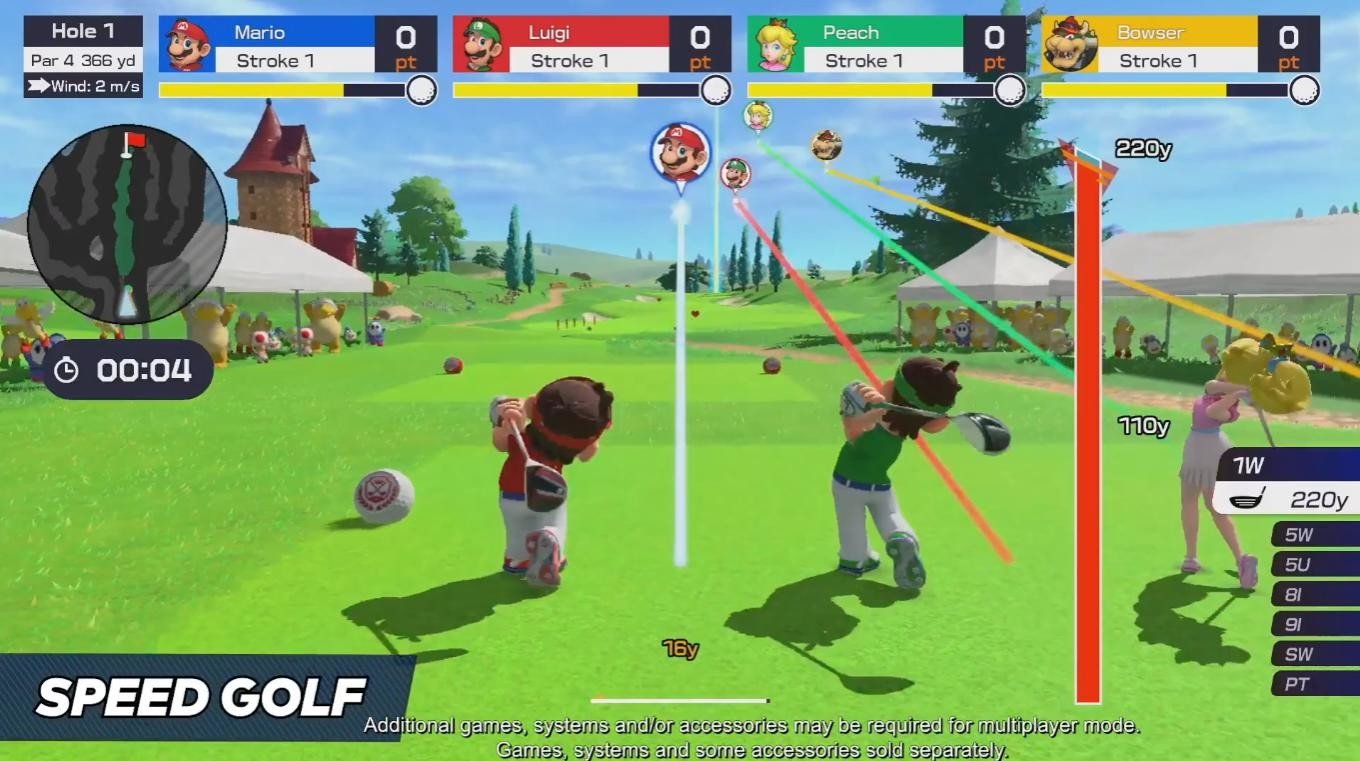Screen dimensions: 1360x761
Task: Click the red shot power gauge
Action: 1088,430
